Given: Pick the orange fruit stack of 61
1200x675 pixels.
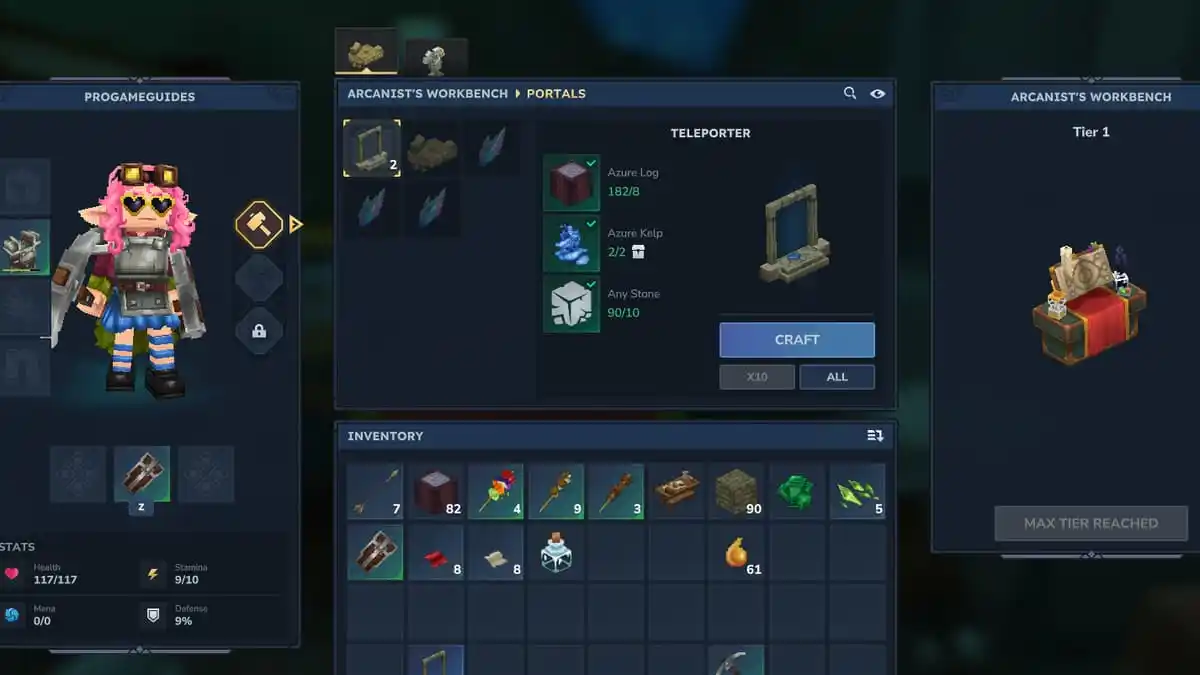Looking at the screenshot, I should [737, 552].
